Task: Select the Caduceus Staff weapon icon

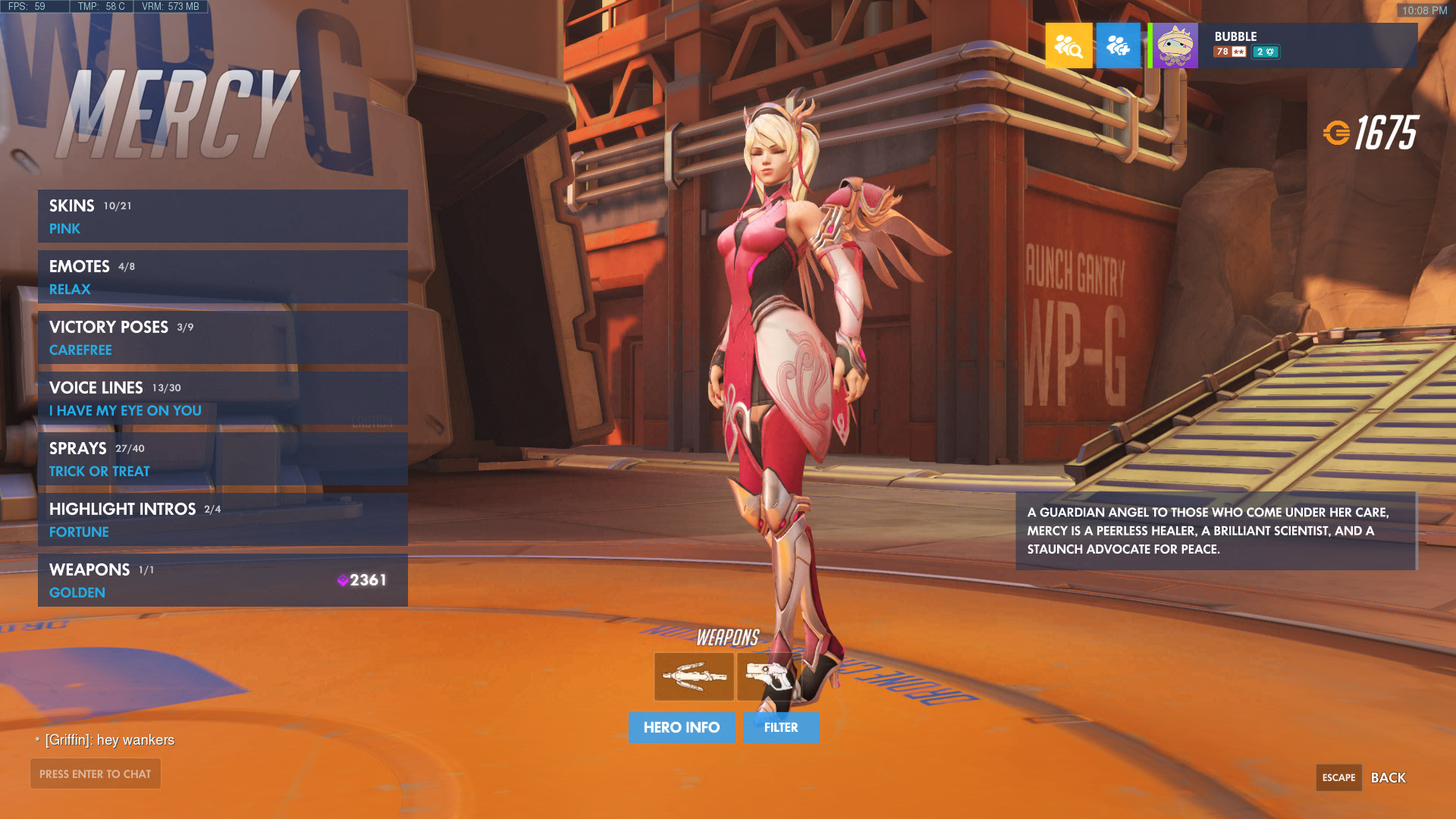Action: coord(693,676)
